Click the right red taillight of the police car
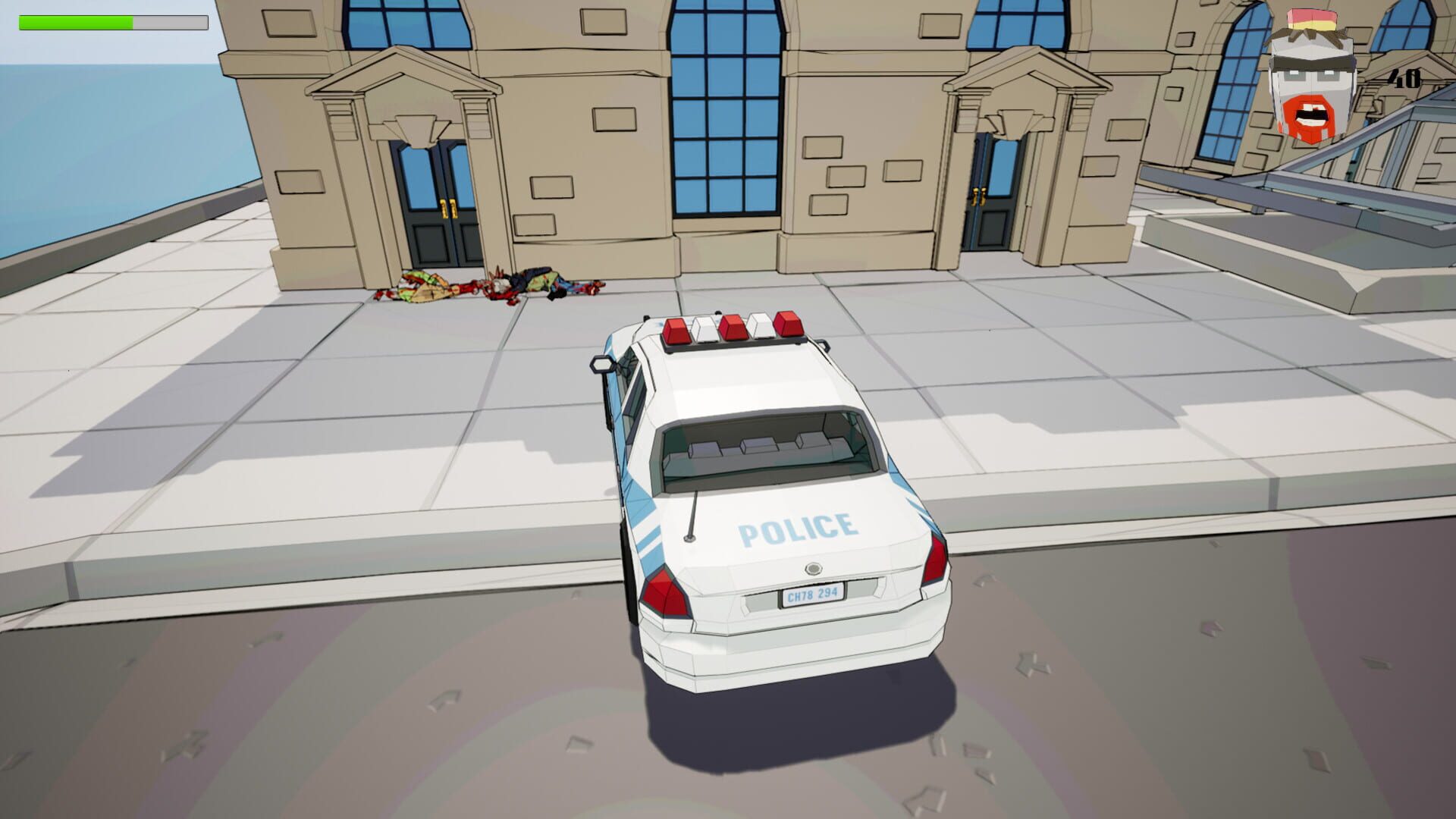This screenshot has width=1456, height=819. tap(934, 561)
